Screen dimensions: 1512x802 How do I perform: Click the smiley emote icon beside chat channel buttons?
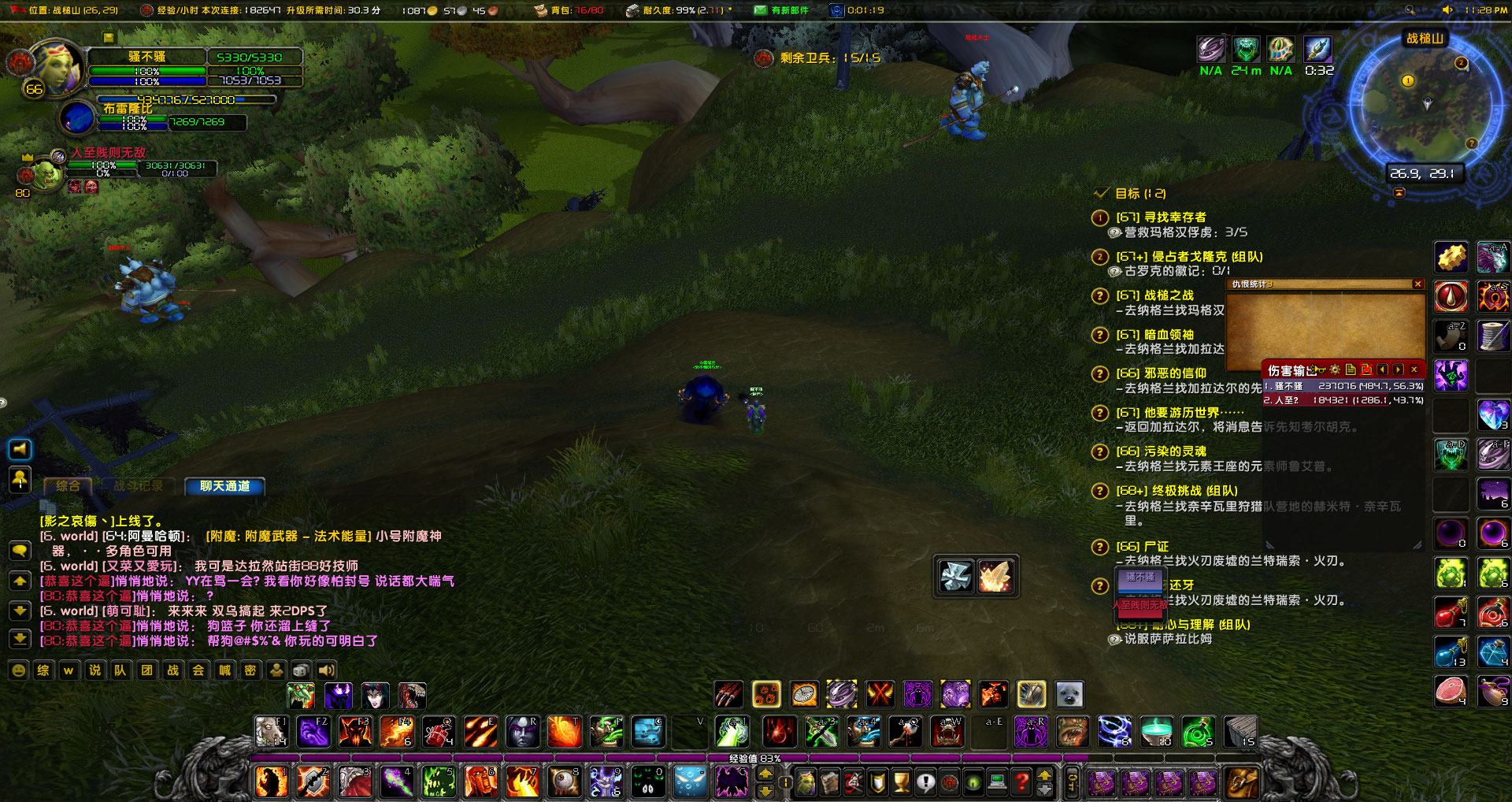point(19,670)
